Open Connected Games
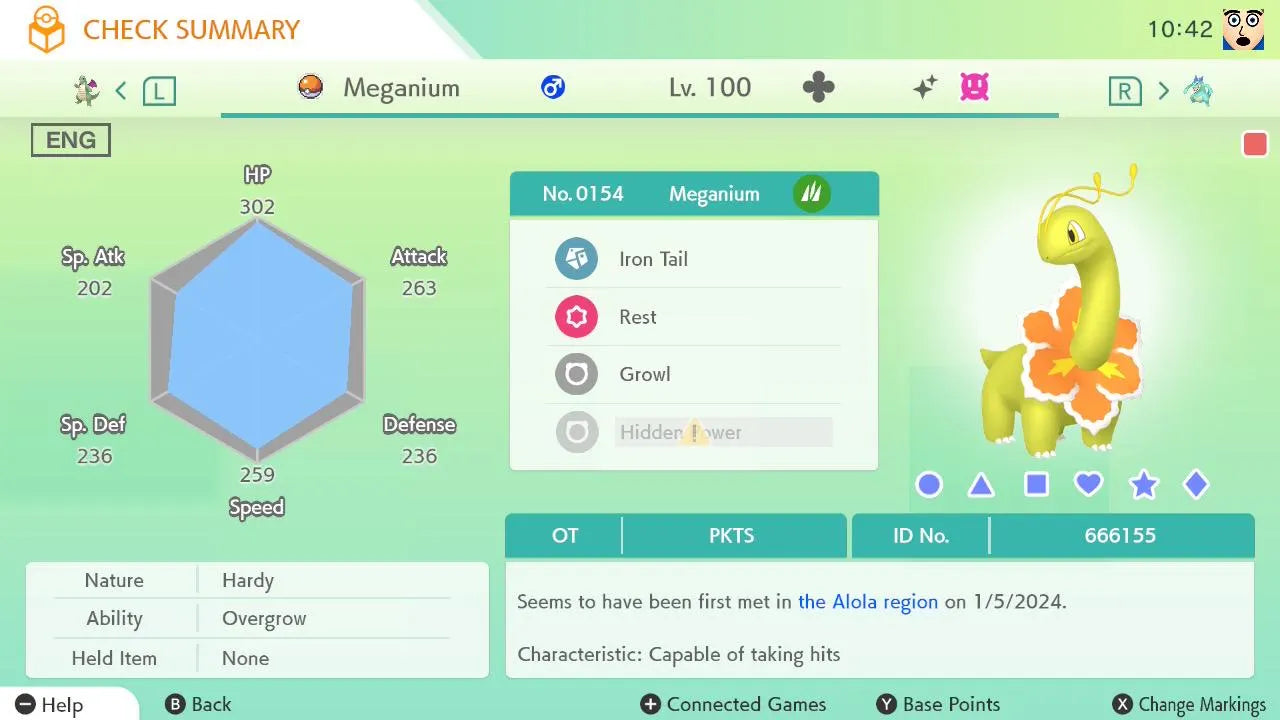 point(734,704)
